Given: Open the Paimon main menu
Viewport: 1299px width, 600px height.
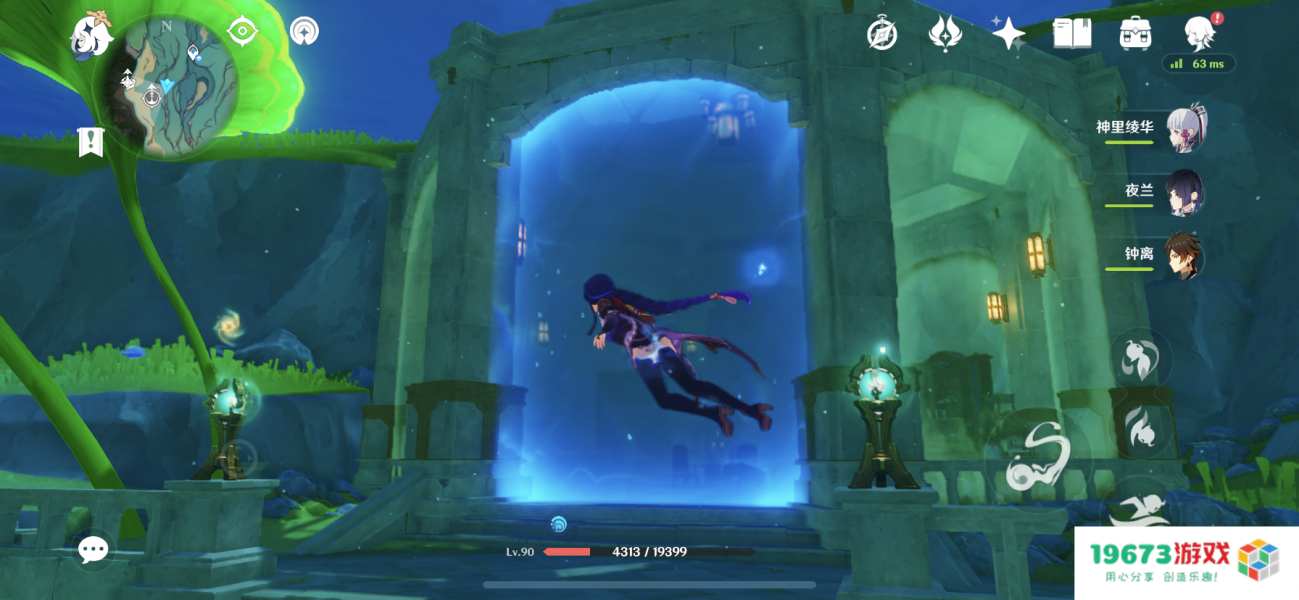Looking at the screenshot, I should [91, 34].
